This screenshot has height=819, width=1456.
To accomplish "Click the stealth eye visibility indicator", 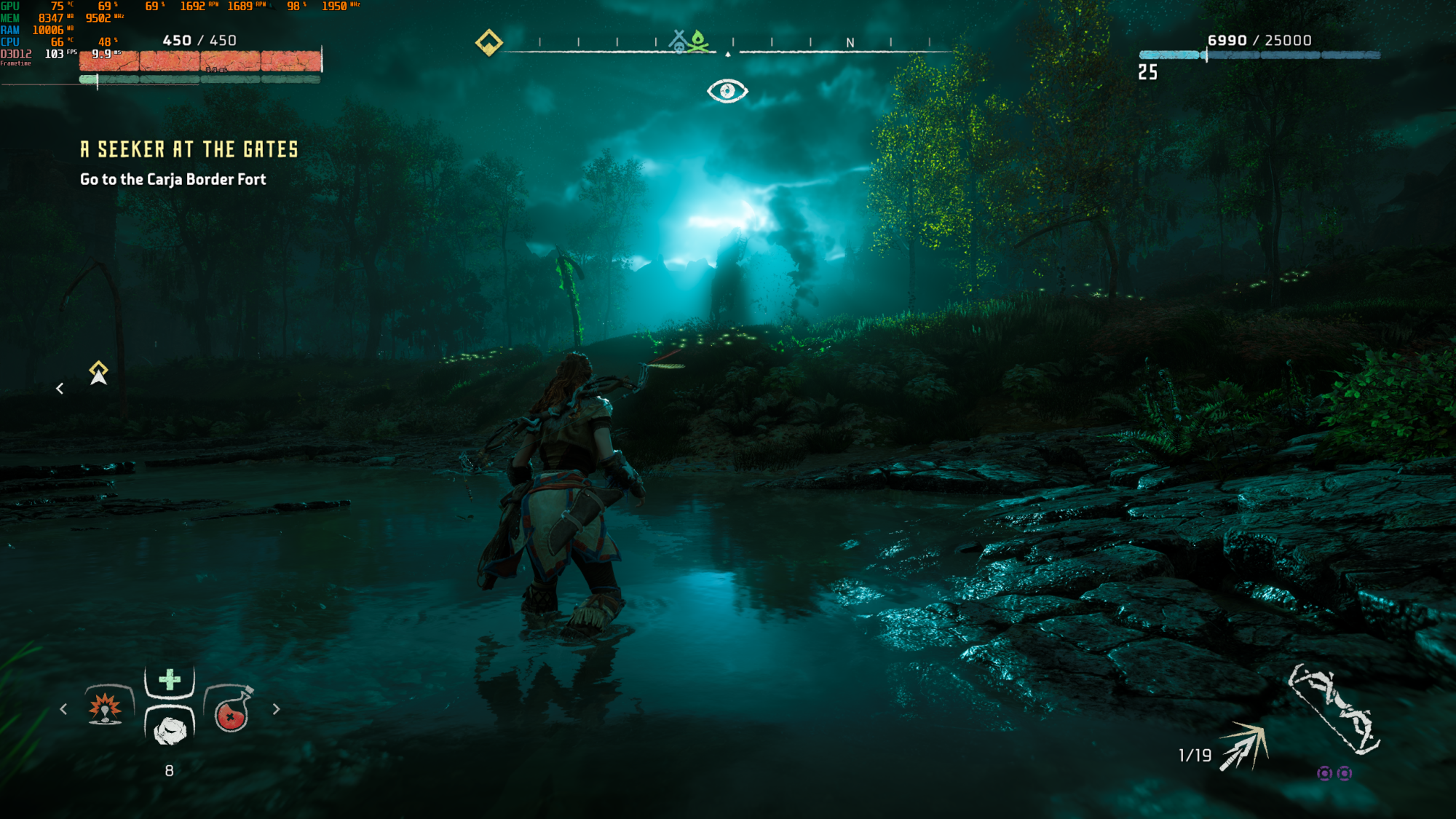I will (727, 91).
